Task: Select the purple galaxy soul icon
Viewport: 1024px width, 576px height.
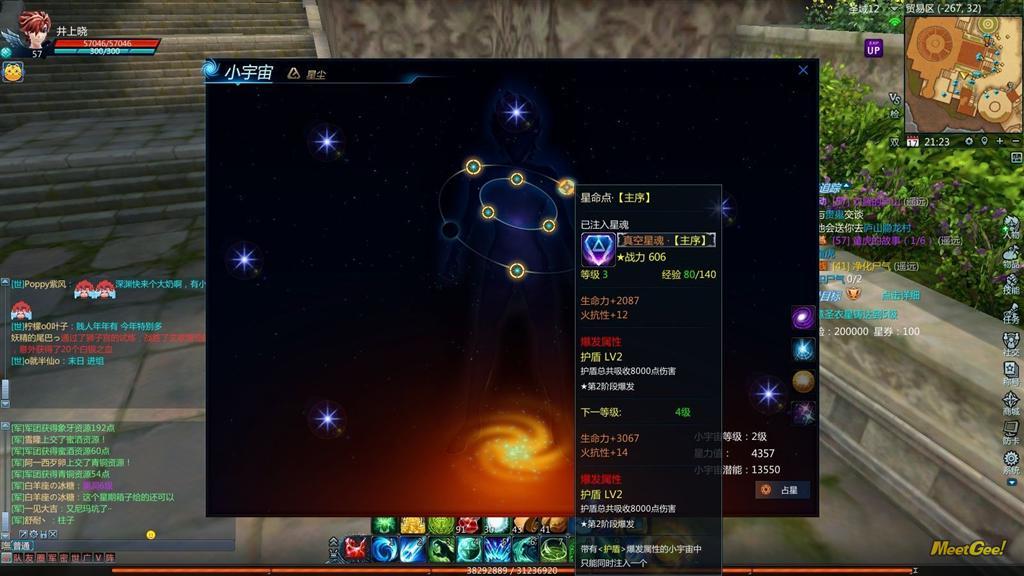Action: (x=804, y=318)
